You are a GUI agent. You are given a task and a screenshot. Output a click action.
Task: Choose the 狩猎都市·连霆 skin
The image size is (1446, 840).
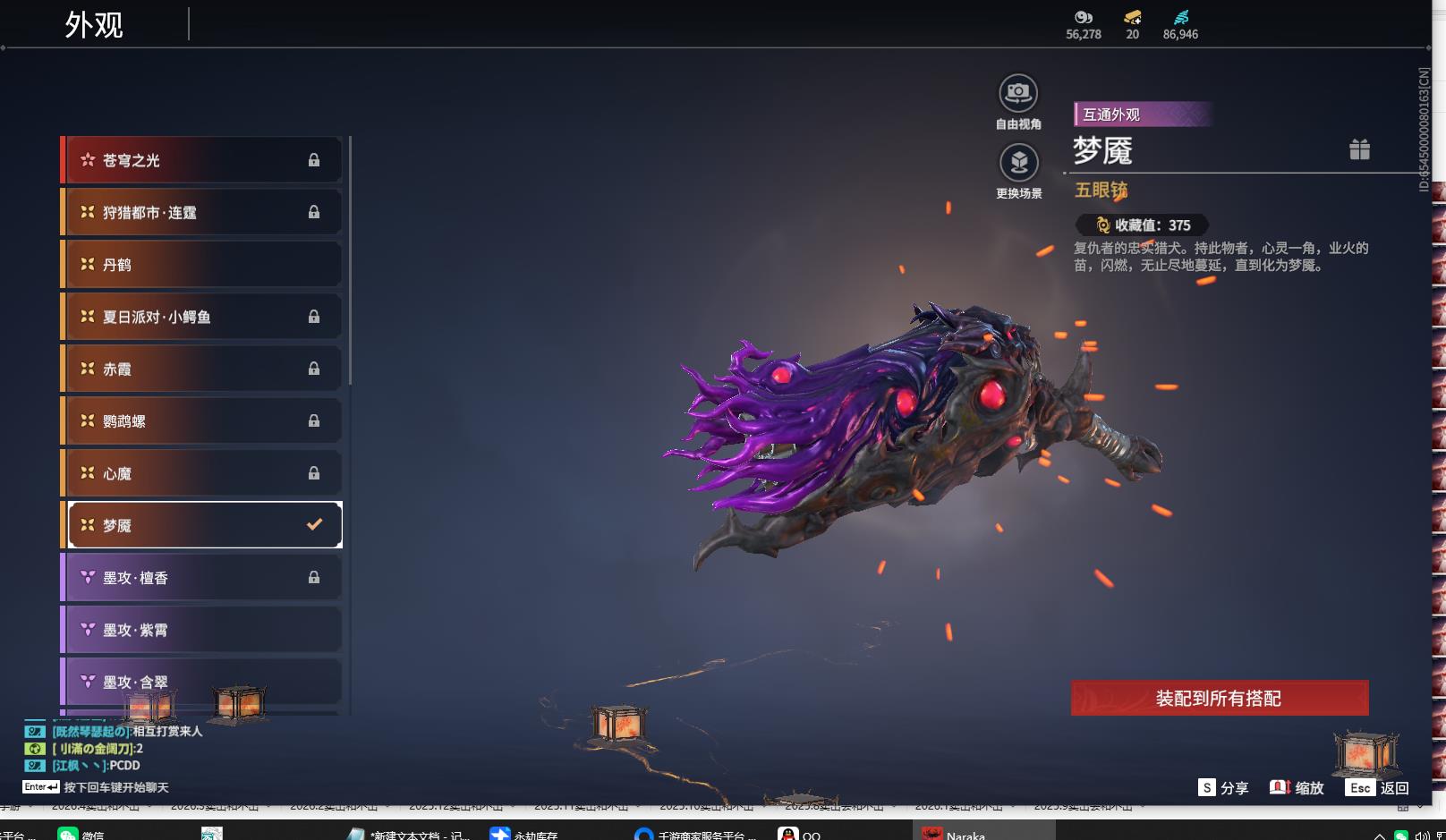tap(201, 212)
